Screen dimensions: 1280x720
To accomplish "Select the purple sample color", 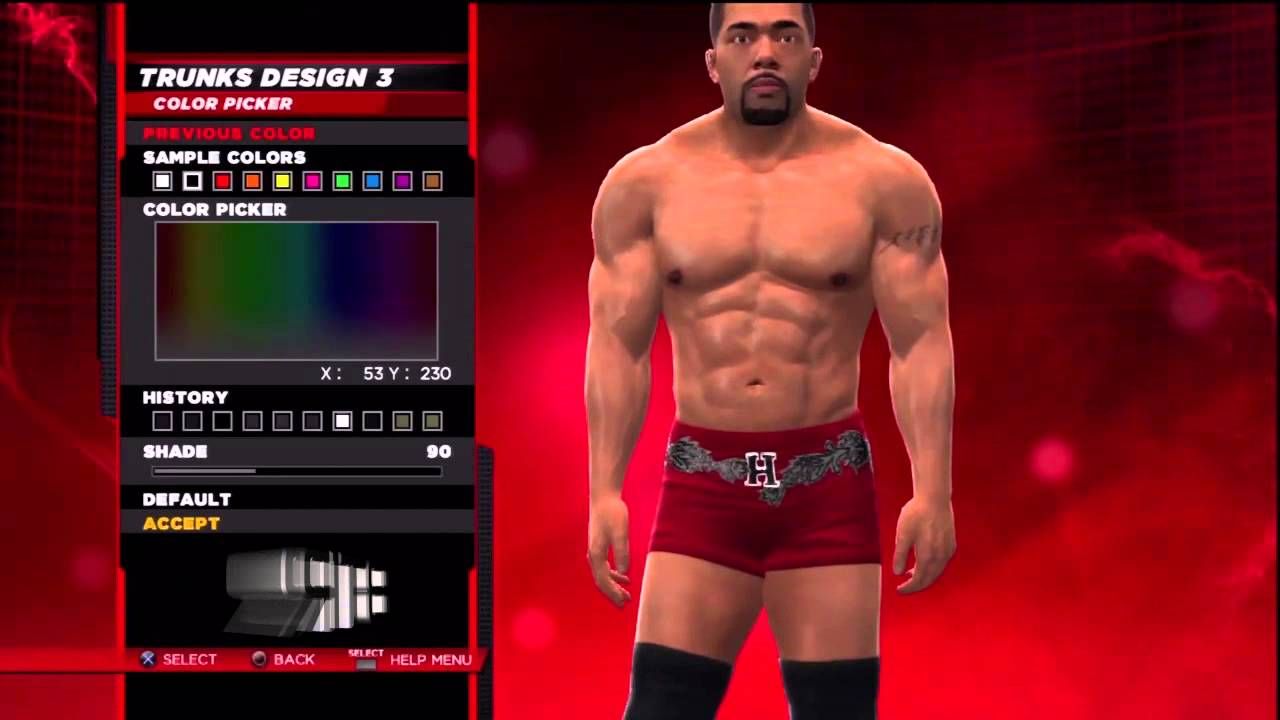I will [402, 181].
